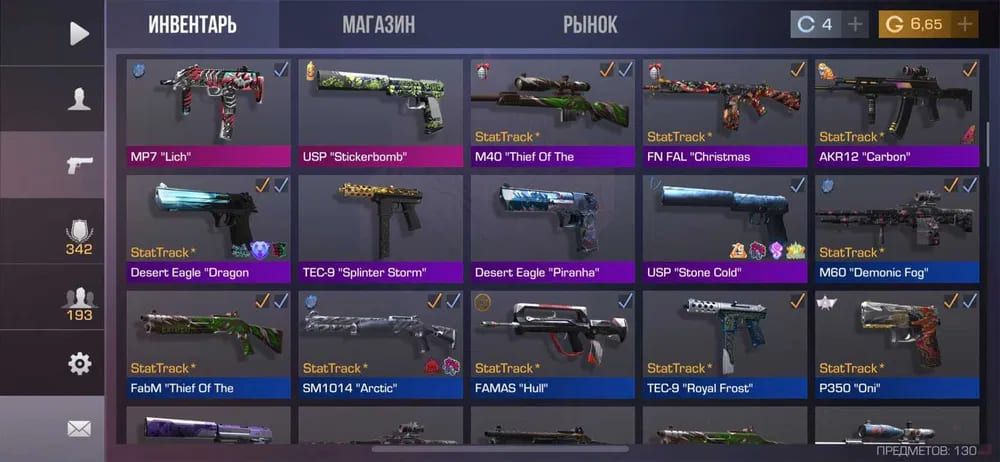Screen dimensions: 1000x462
Task: Open the Рынок tab
Action: pos(590,25)
